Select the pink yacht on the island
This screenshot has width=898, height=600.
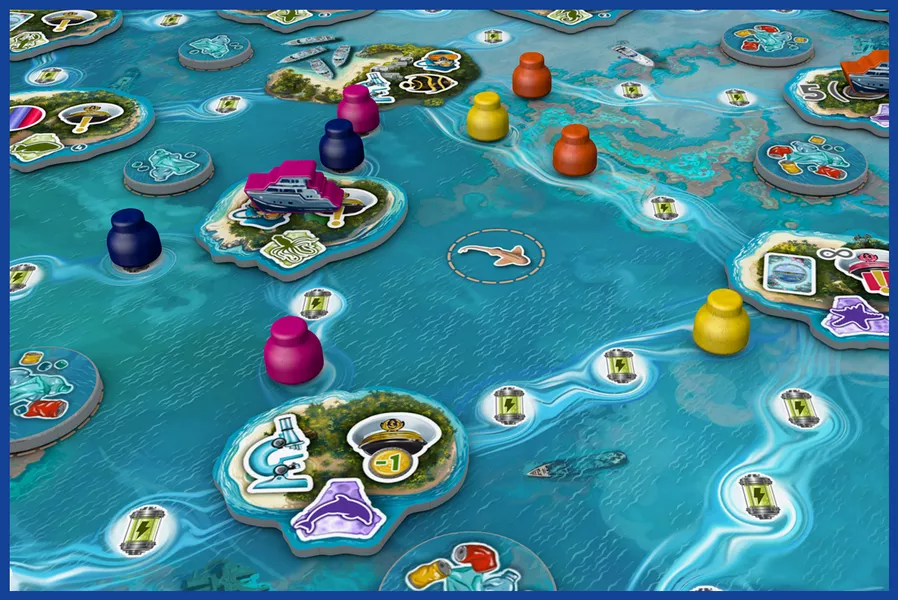[294, 189]
